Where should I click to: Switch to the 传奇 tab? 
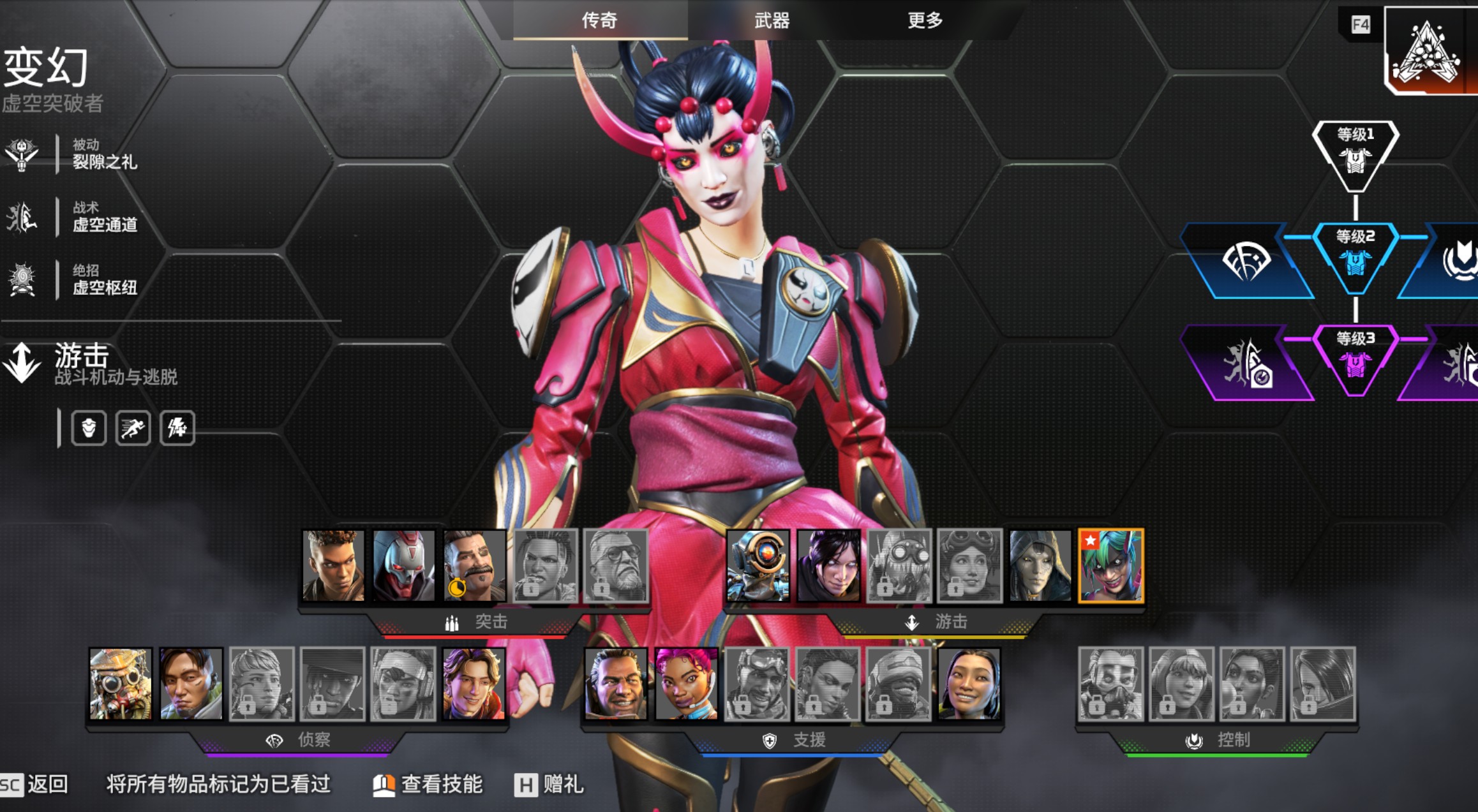coord(599,20)
